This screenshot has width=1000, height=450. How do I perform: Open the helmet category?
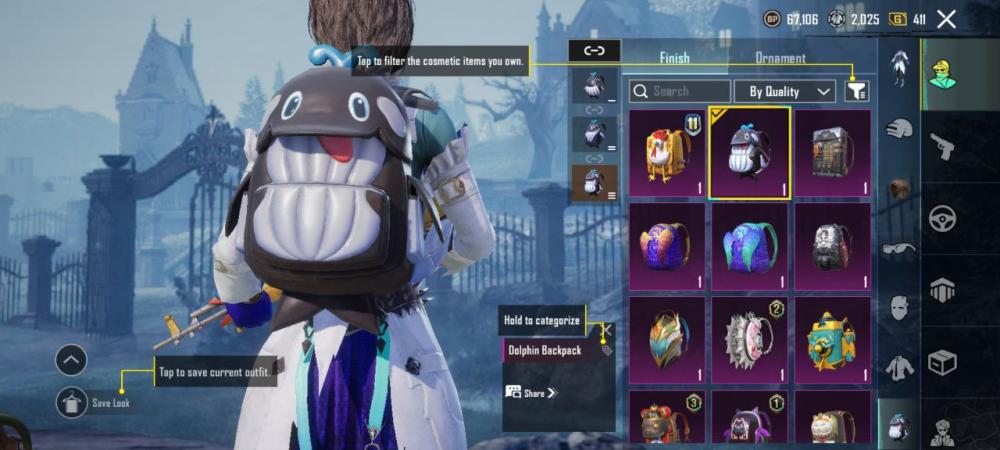(x=900, y=129)
